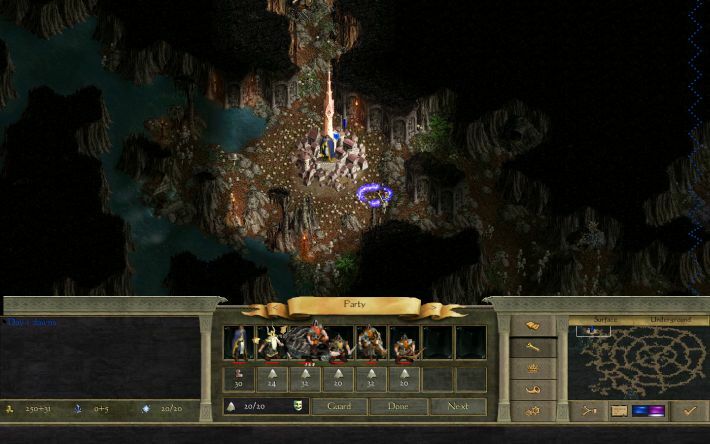The height and width of the screenshot is (444, 710).
Task: Open the golden key button
Action: [x=533, y=347]
